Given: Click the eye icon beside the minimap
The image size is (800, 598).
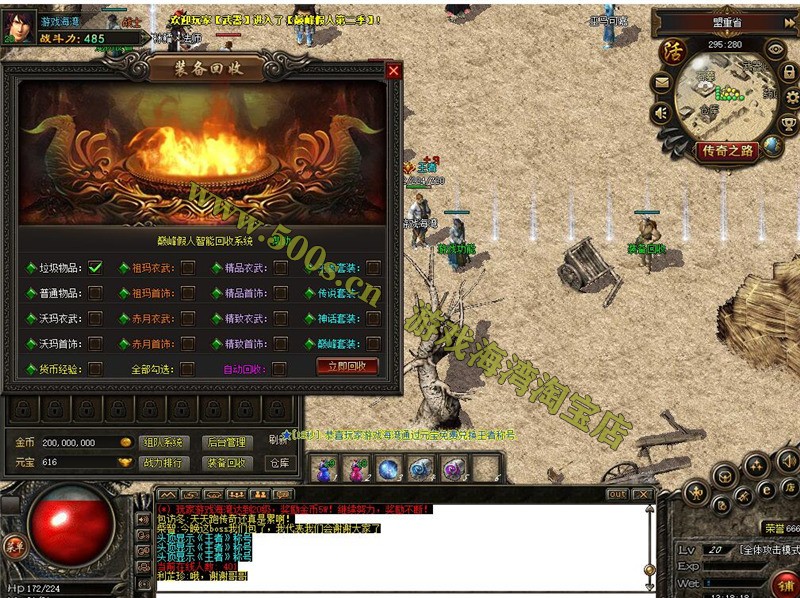Looking at the screenshot, I should pos(774,48).
